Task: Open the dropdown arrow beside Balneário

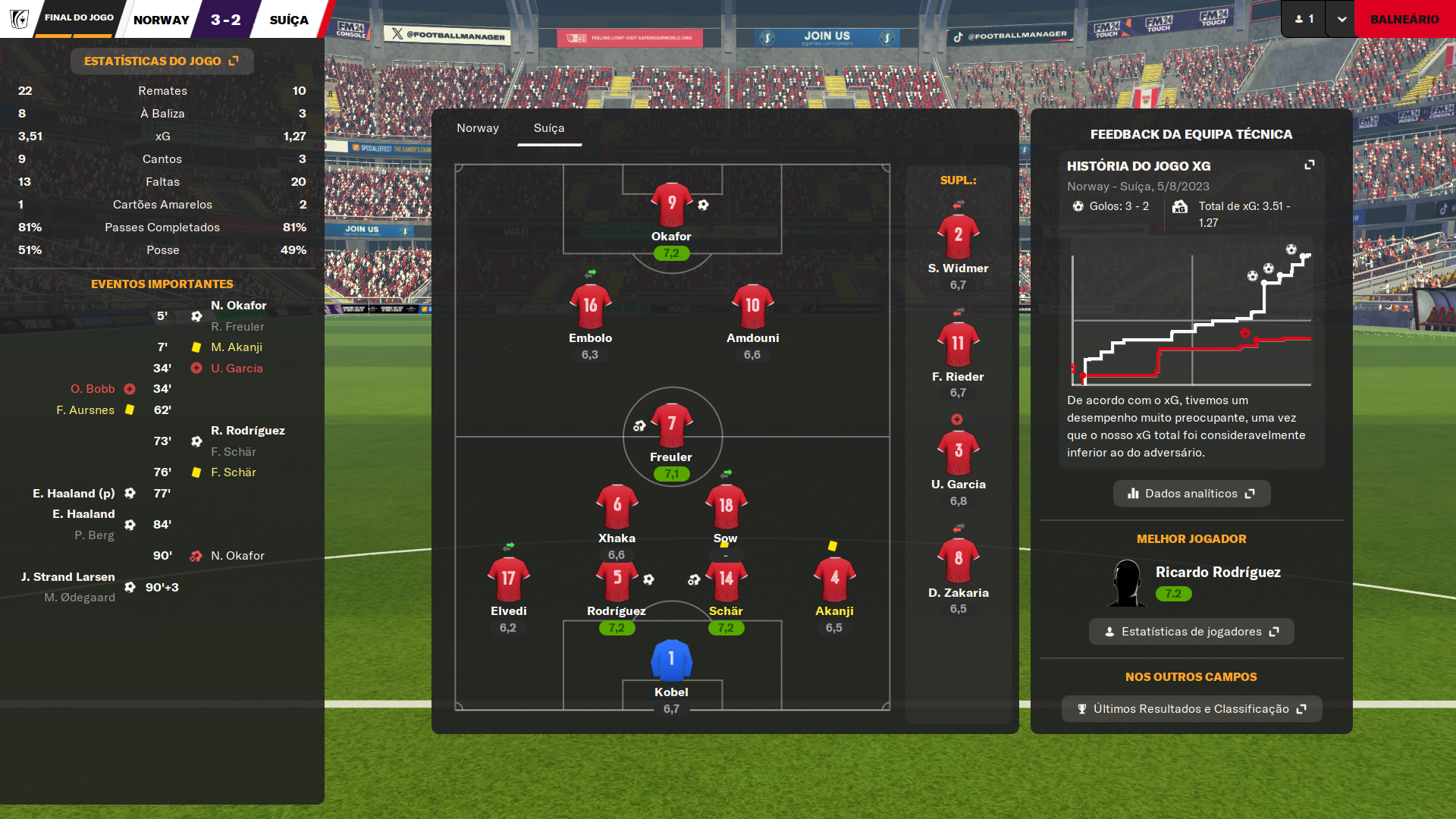Action: 1341,19
